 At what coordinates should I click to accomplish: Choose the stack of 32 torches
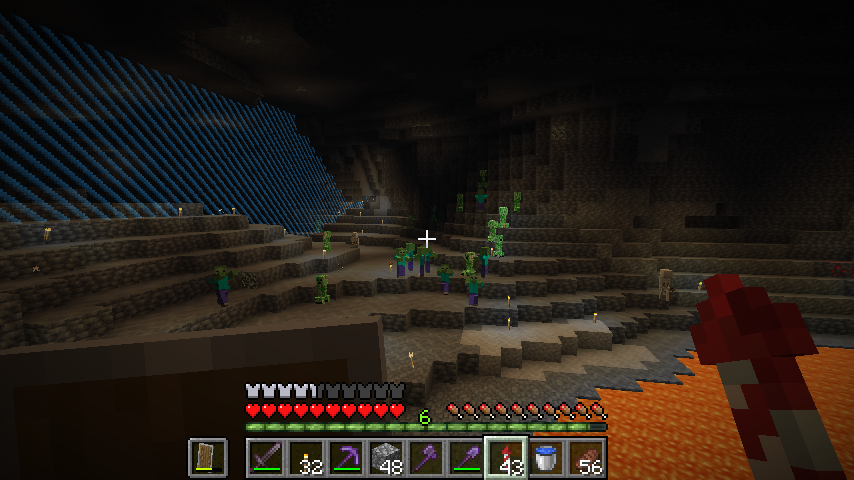pos(306,458)
